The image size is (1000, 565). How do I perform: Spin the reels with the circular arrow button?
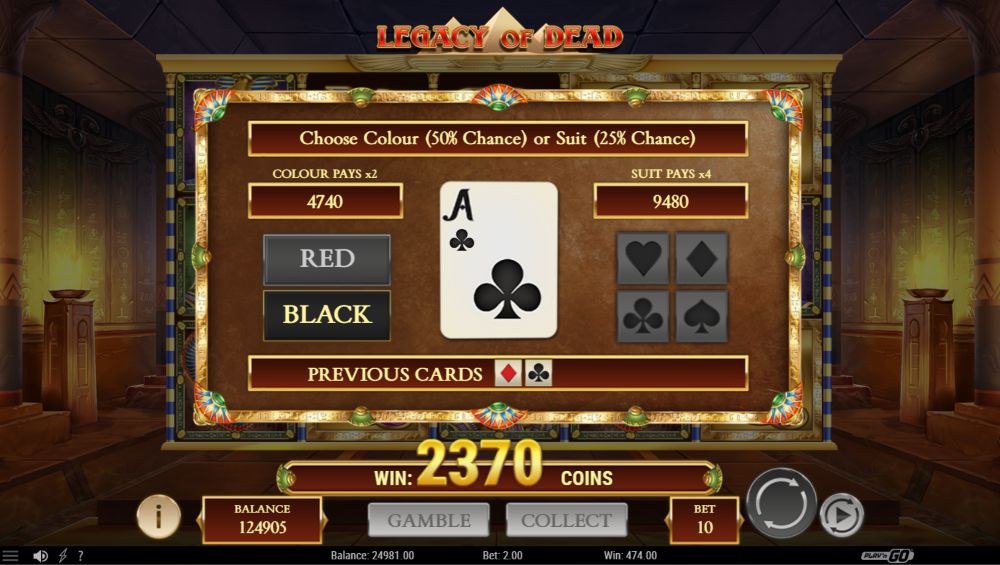tap(781, 503)
